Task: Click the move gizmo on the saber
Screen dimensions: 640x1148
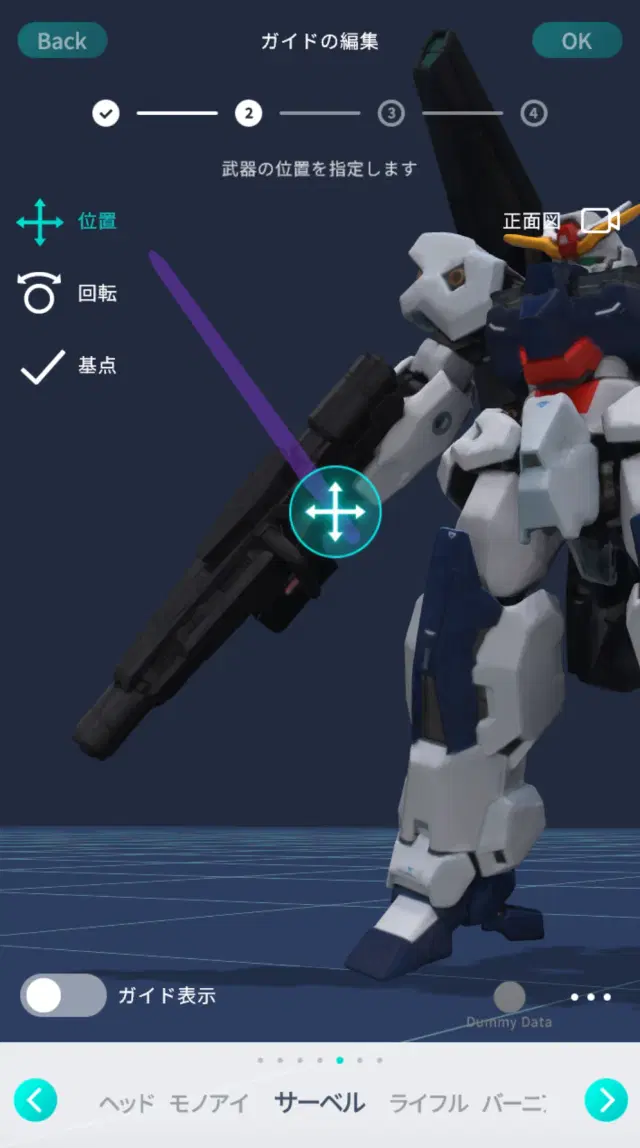Action: [335, 512]
